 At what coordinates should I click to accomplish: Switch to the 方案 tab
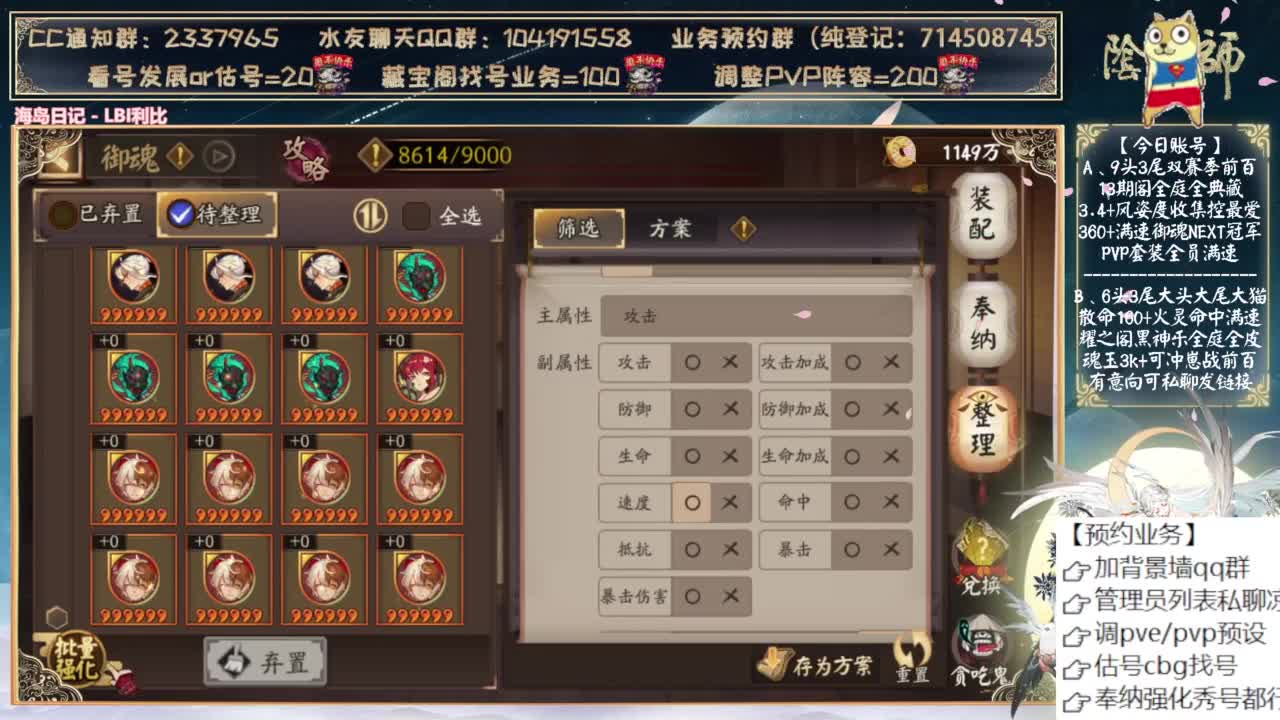673,228
